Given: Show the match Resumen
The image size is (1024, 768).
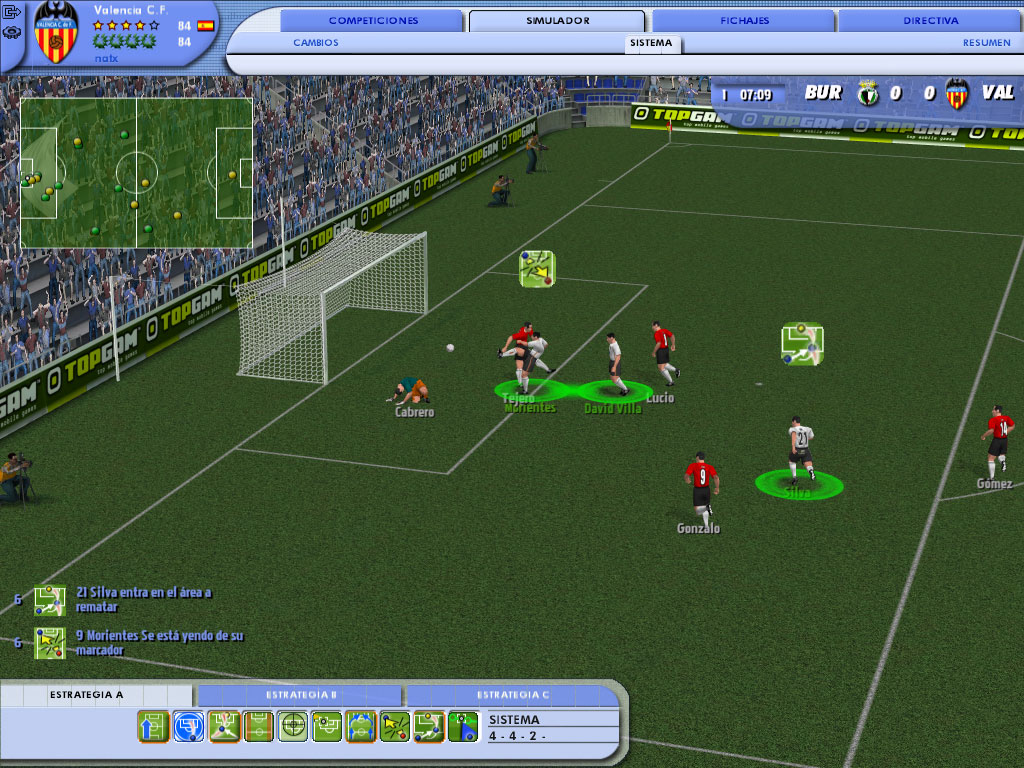Looking at the screenshot, I should (x=986, y=43).
